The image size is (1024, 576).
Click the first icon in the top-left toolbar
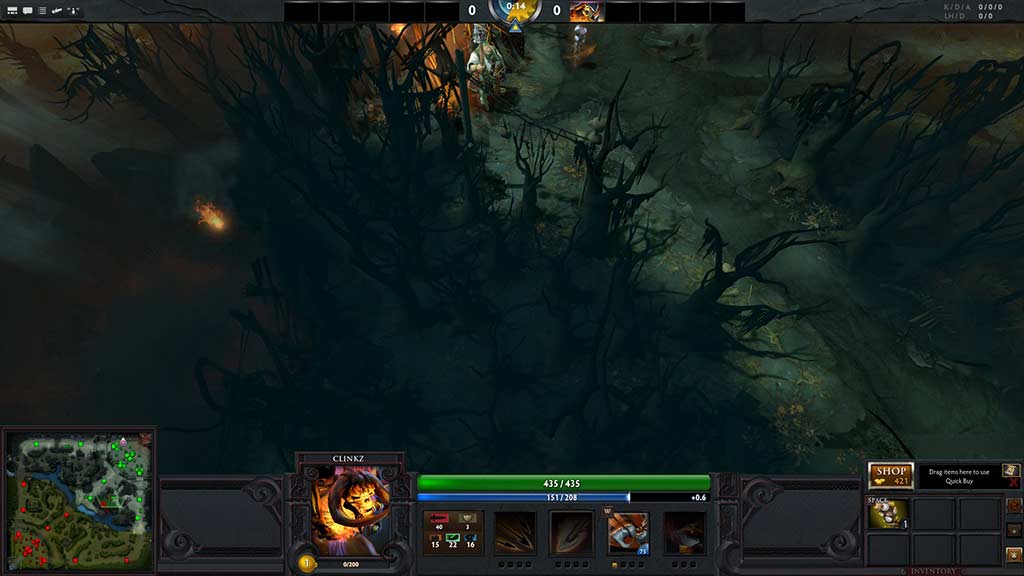(x=11, y=11)
